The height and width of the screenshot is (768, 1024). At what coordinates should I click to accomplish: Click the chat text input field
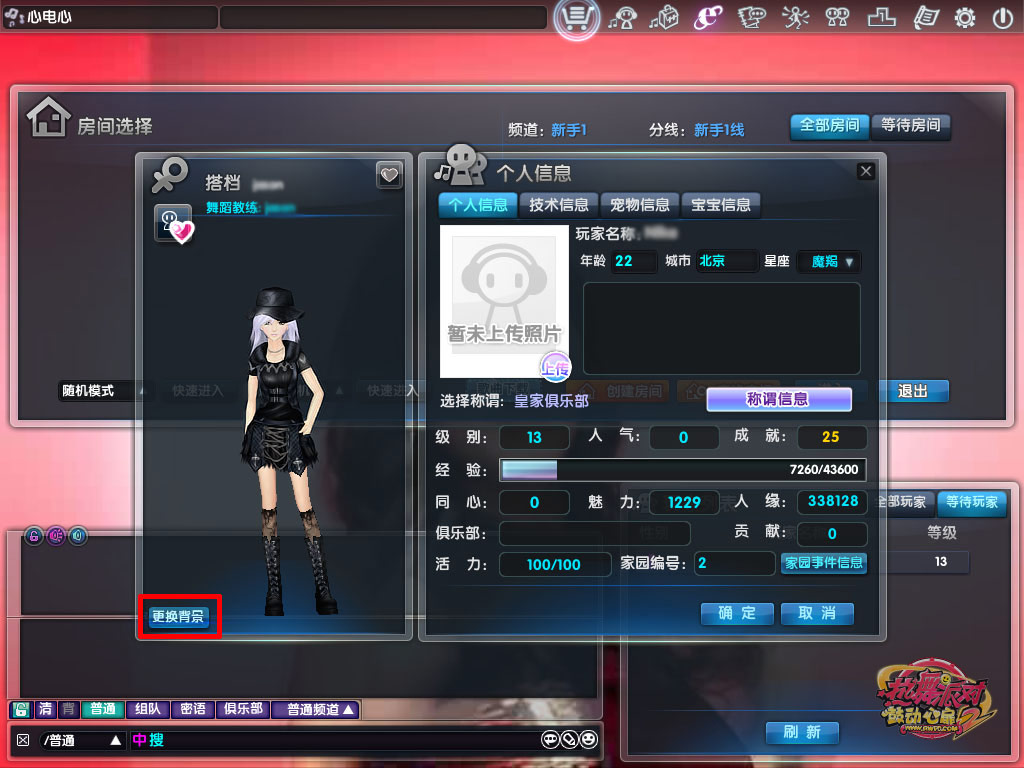340,740
